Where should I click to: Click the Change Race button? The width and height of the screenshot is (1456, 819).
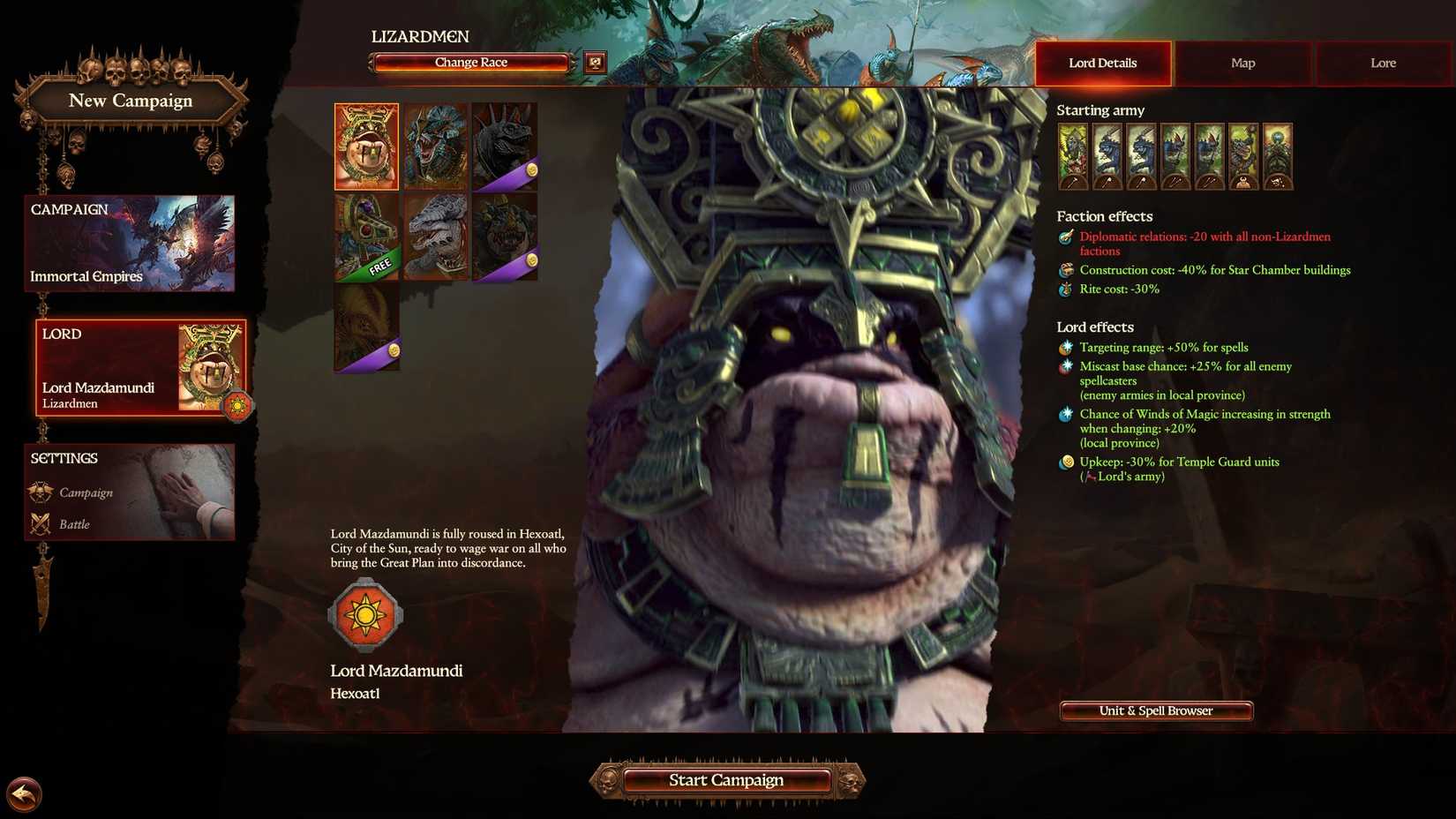click(x=470, y=62)
